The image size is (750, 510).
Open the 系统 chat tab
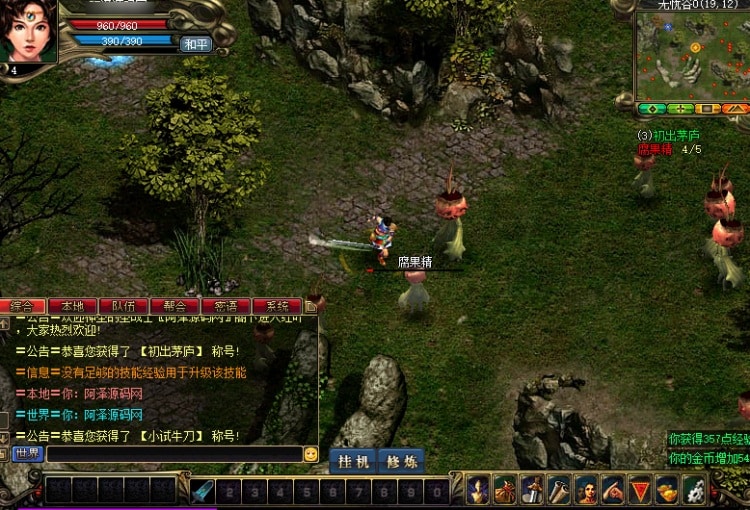277,306
